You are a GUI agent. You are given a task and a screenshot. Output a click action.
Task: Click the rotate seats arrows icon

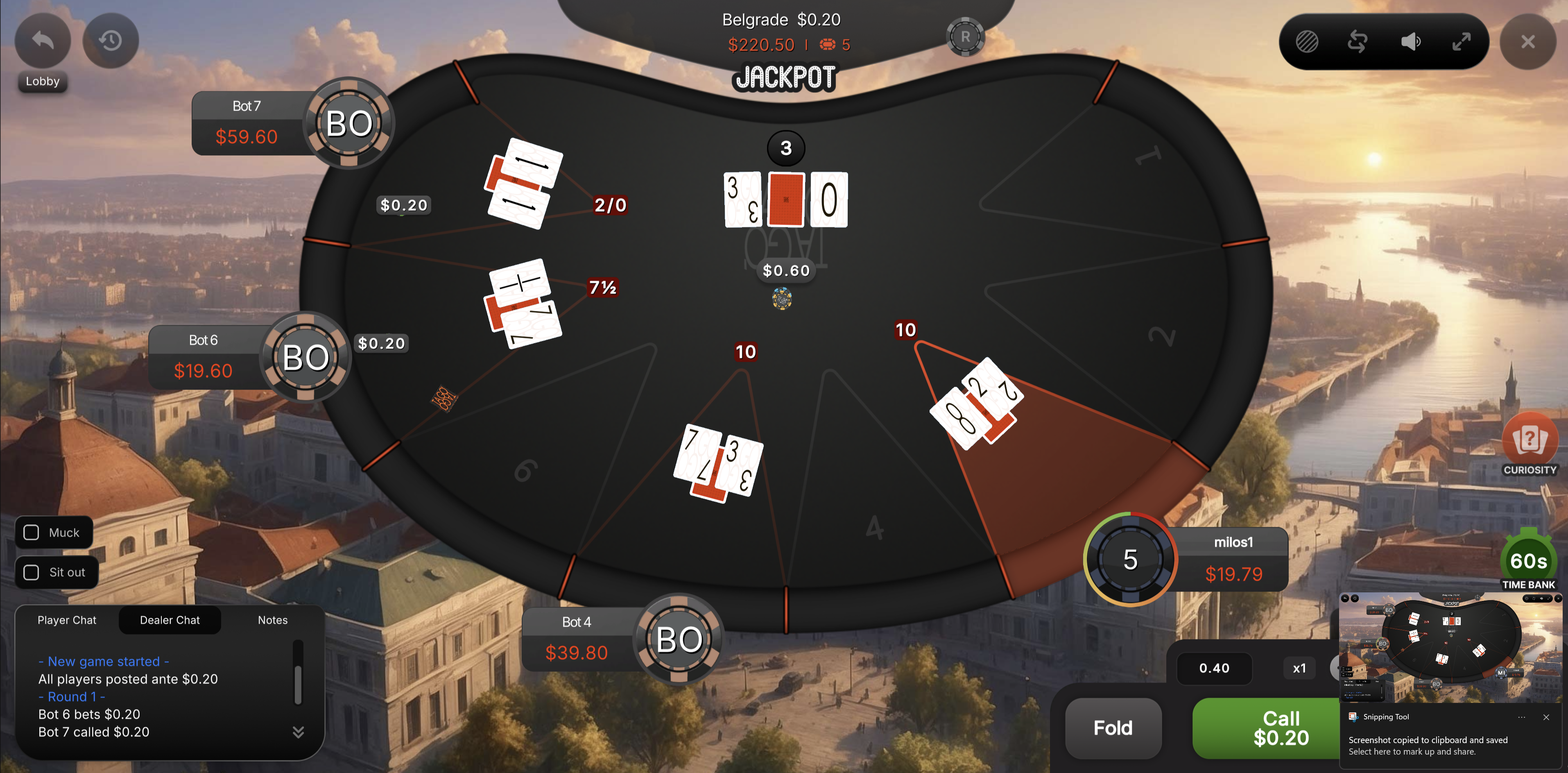pyautogui.click(x=1358, y=41)
